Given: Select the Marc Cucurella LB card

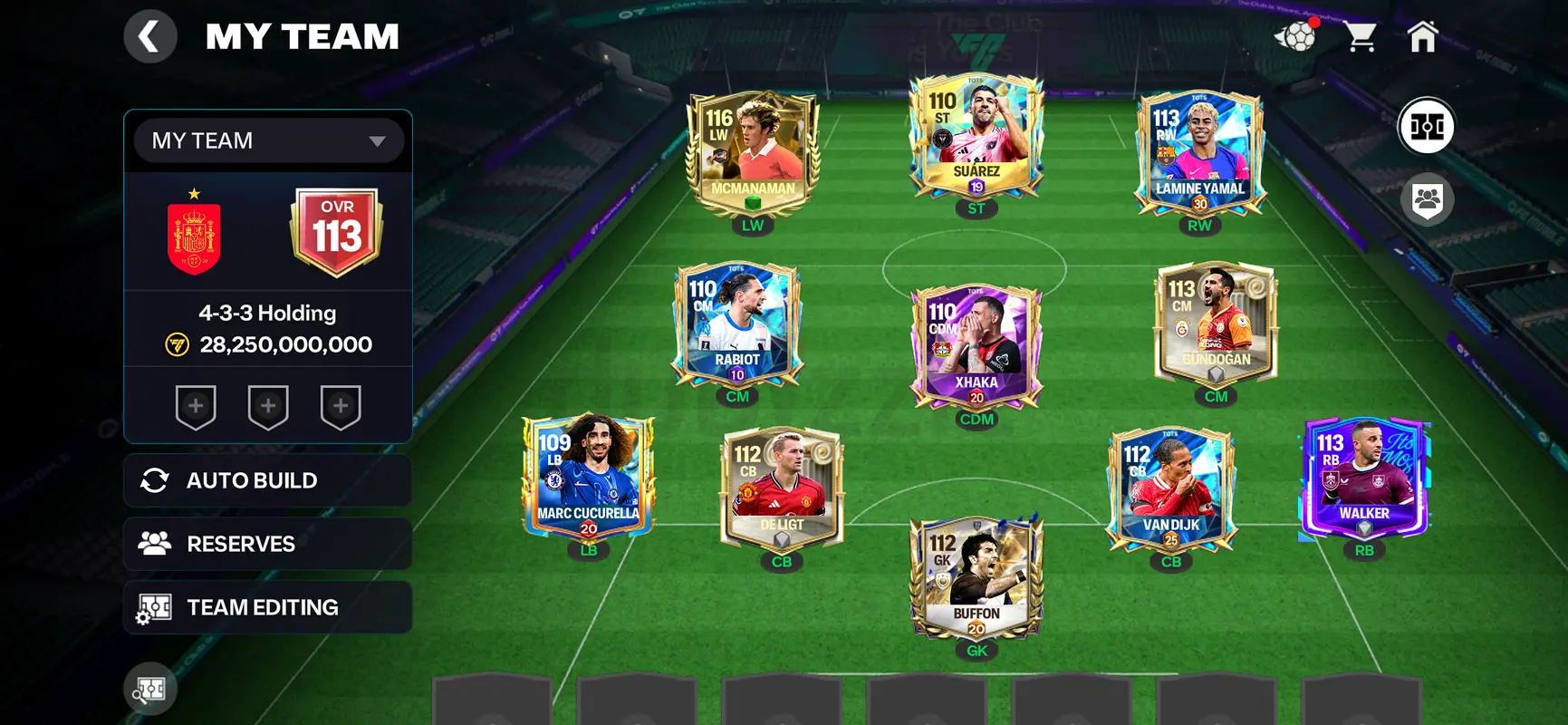Looking at the screenshot, I should pos(588,478).
